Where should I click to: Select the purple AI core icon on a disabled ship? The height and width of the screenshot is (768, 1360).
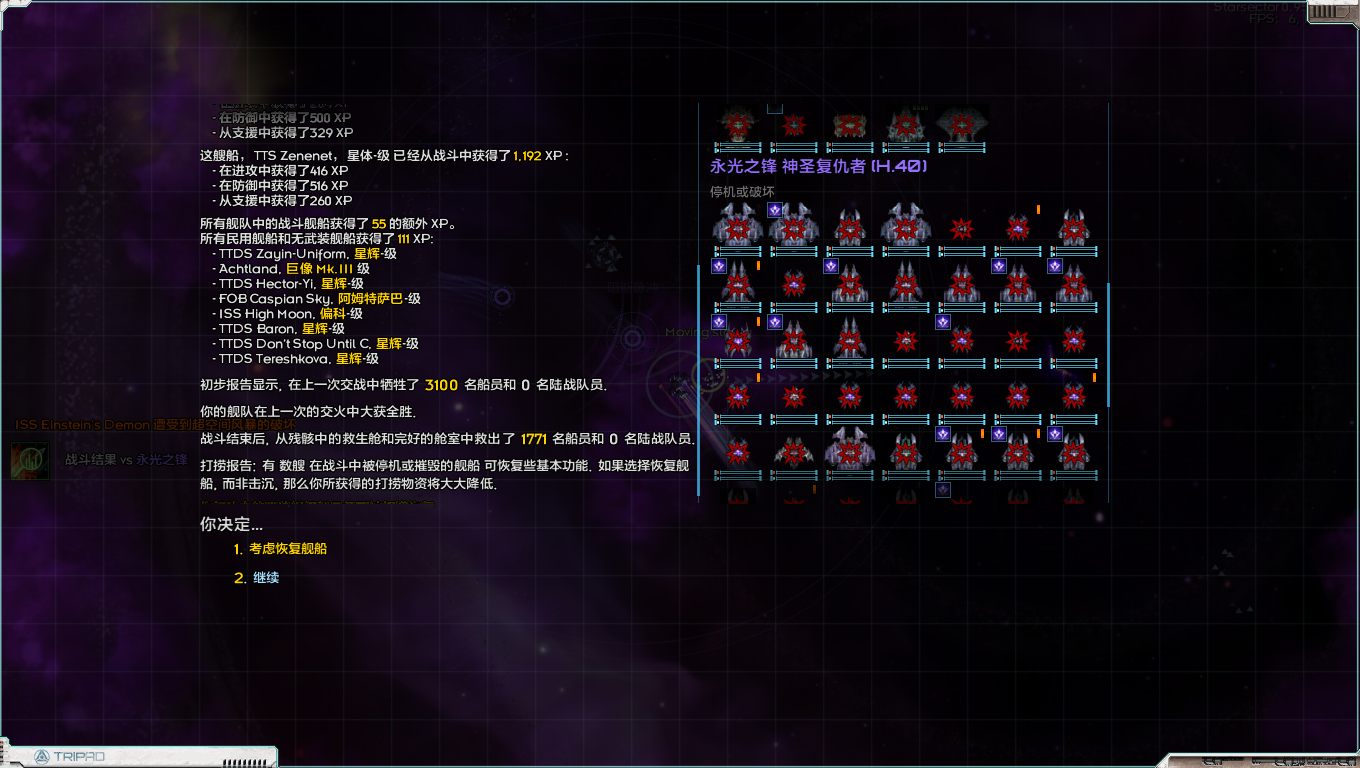tap(774, 210)
